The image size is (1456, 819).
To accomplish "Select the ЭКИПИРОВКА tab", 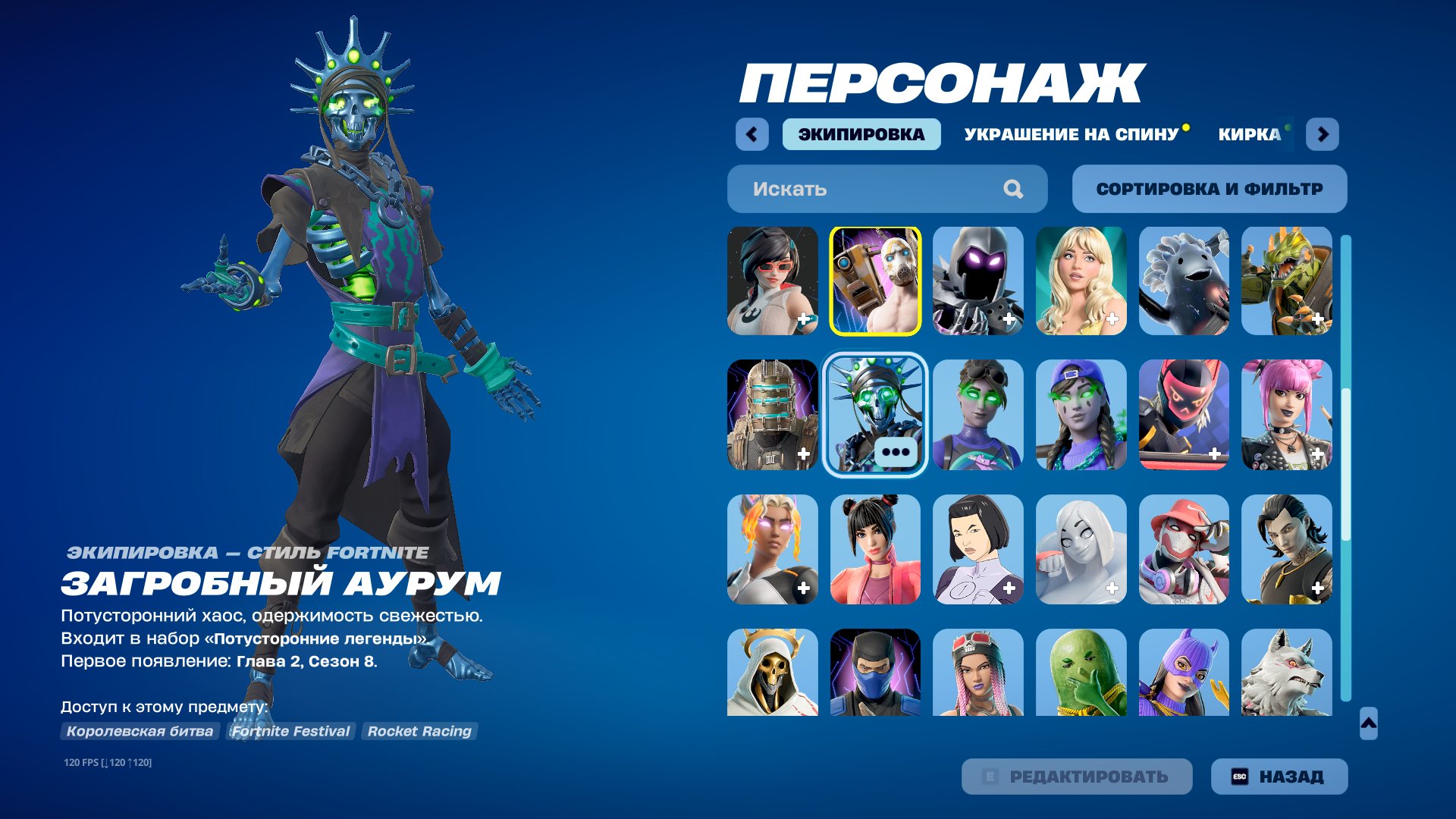I will (x=861, y=134).
